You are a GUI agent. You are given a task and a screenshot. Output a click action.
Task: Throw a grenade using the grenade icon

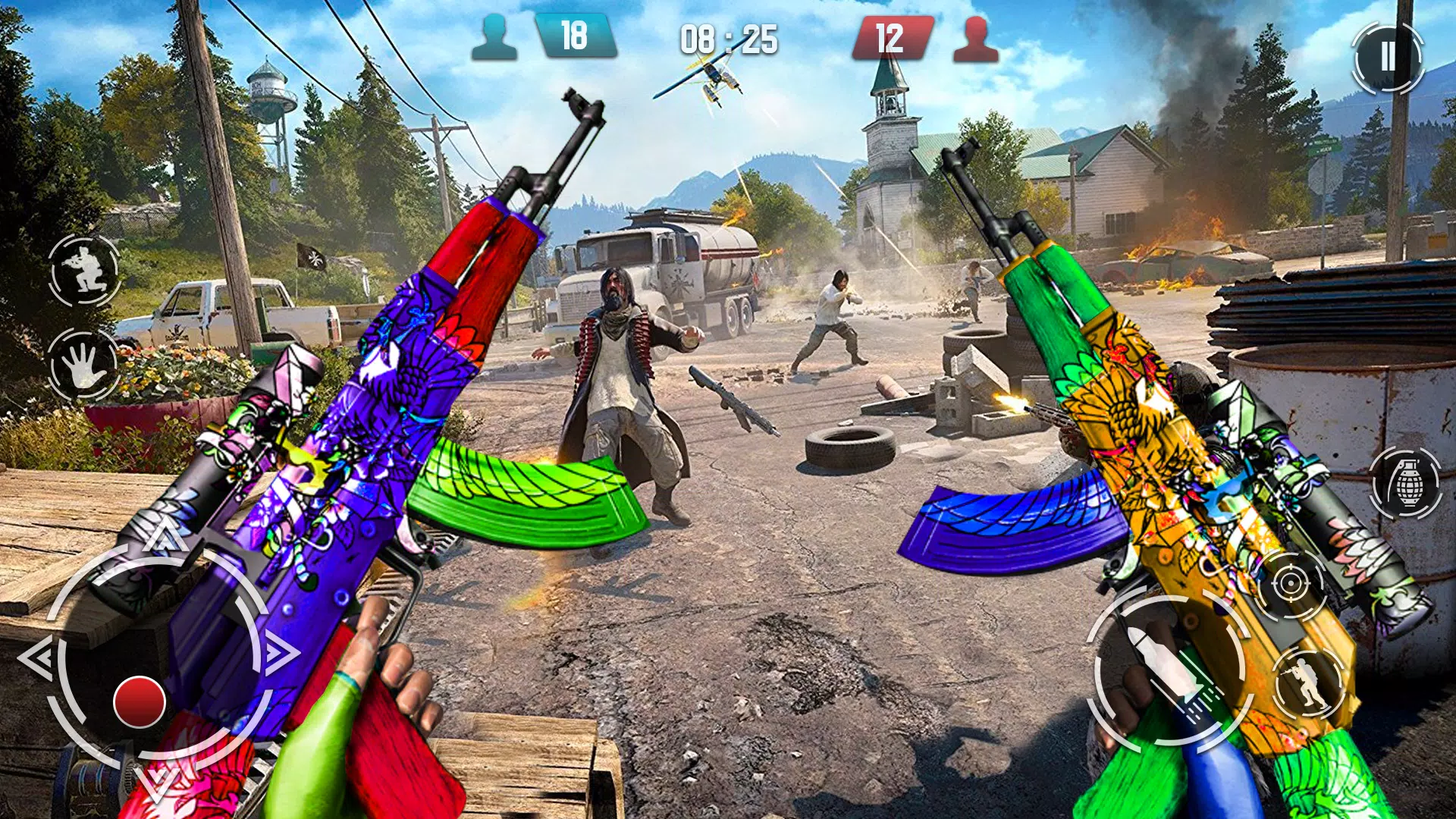(x=1407, y=484)
